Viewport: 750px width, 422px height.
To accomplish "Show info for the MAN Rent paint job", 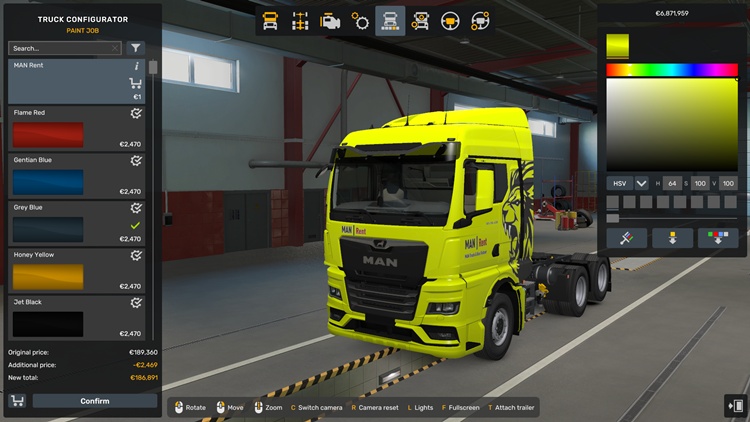I will (x=136, y=66).
